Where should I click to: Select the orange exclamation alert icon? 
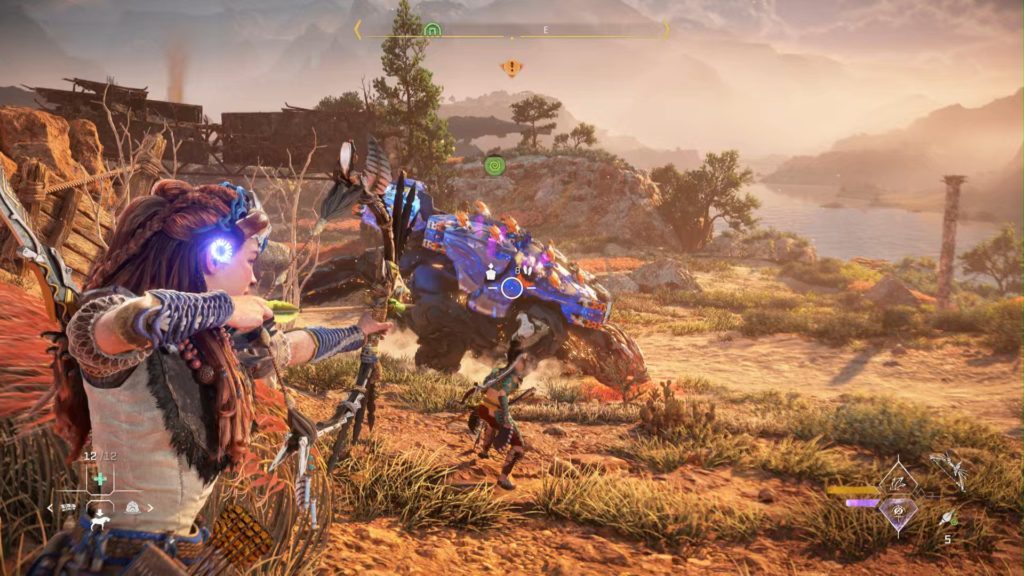pos(512,68)
